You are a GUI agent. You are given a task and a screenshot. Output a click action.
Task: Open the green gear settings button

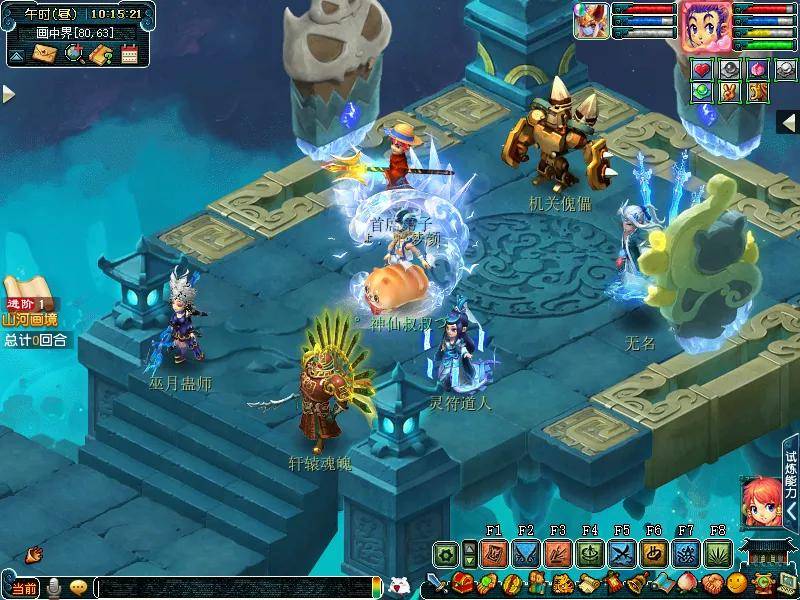coord(445,553)
